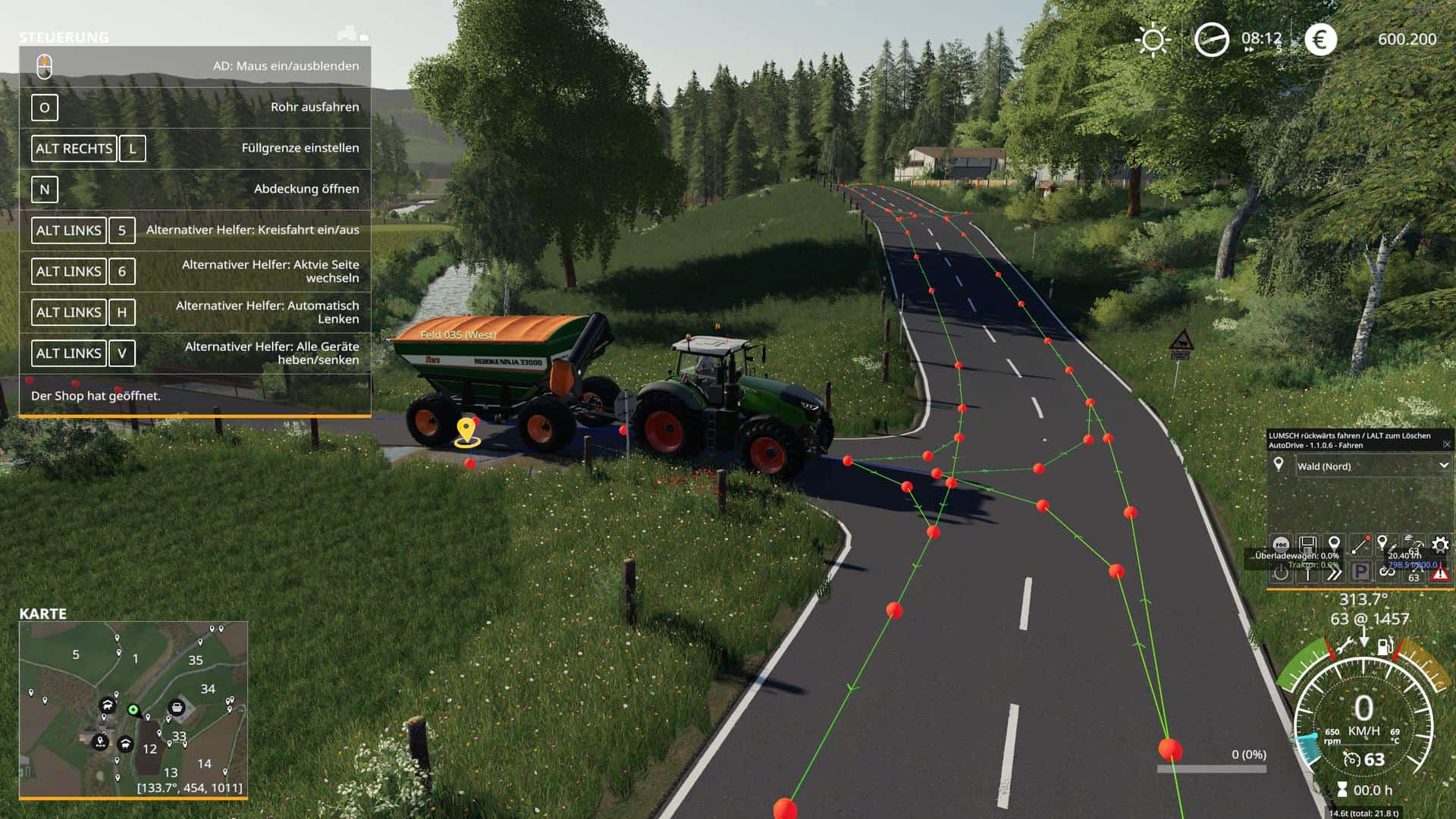
Task: Open AutoDrive settings gear
Action: coord(1439,544)
